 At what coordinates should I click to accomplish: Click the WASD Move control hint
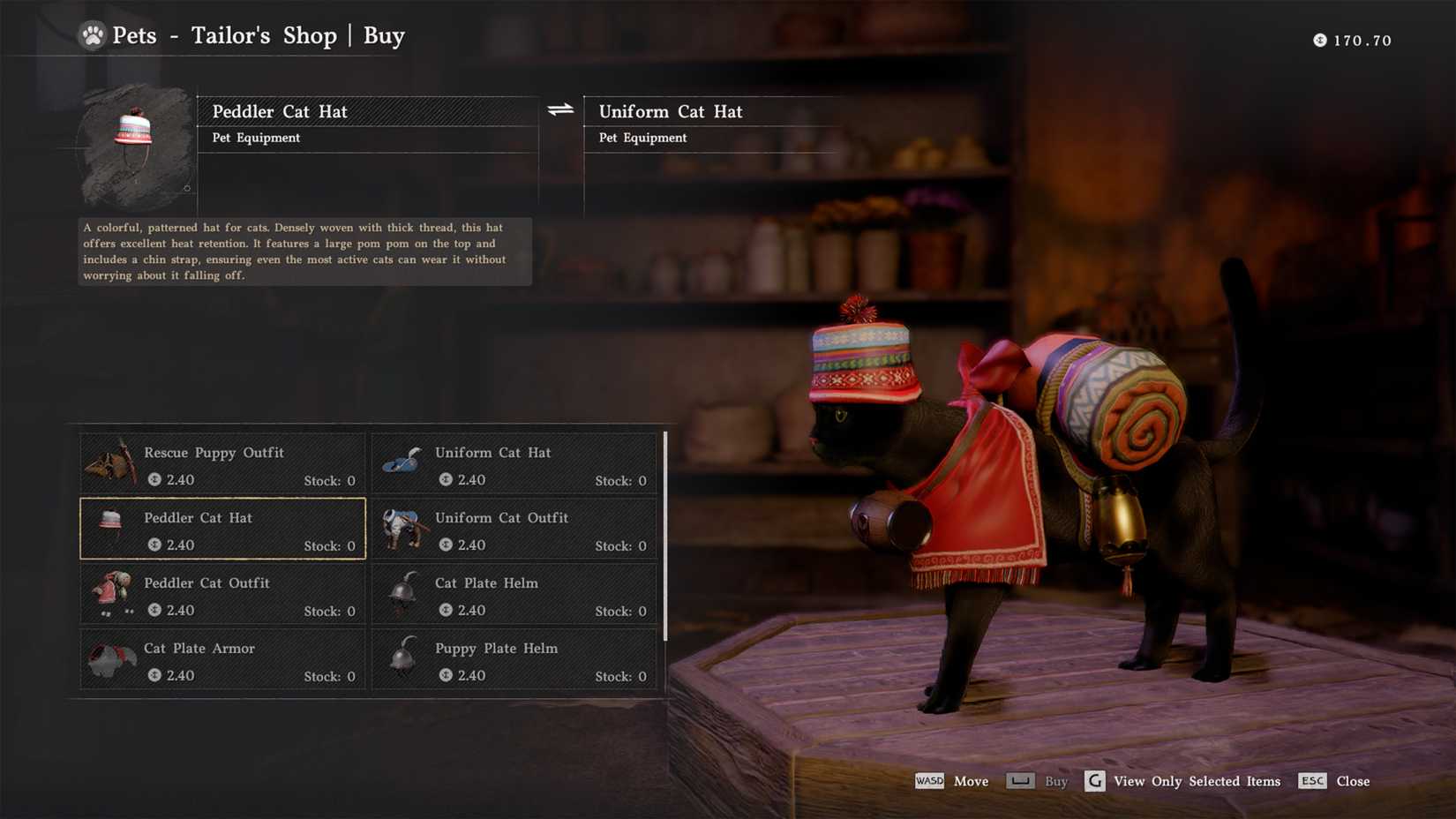(x=950, y=781)
